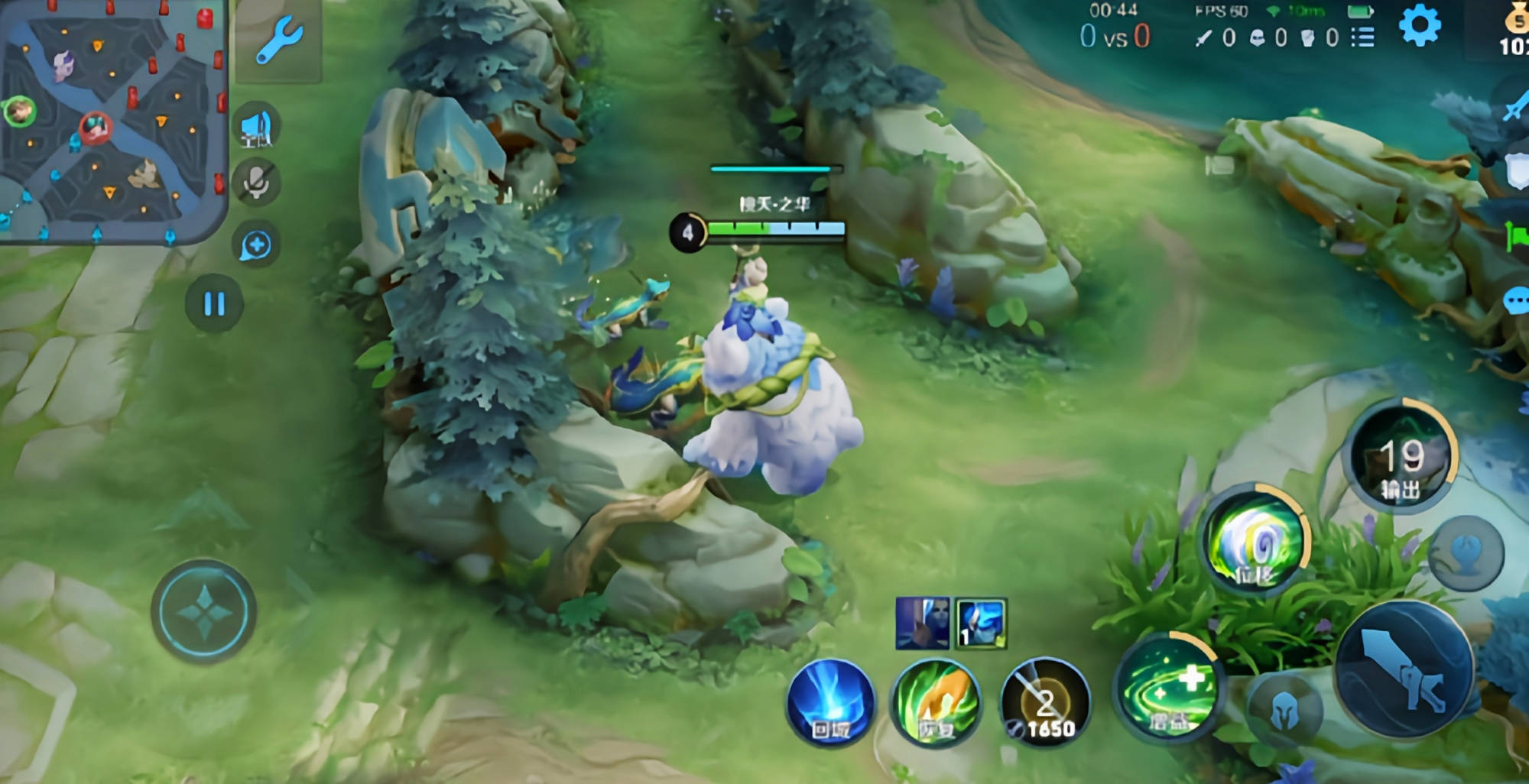Screen dimensions: 1529x784
Task: Activate the 恢复 restore spell
Action: click(x=936, y=703)
